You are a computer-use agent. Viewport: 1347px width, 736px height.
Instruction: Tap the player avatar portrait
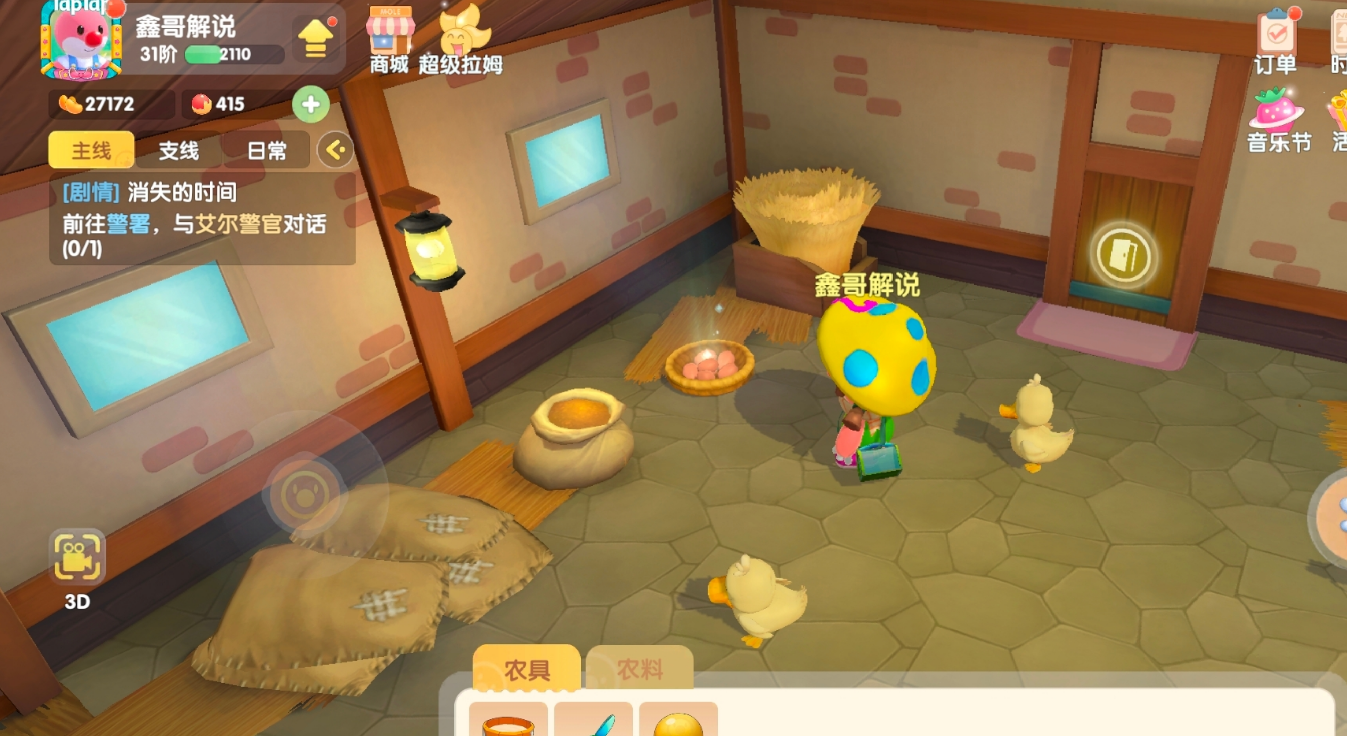(80, 40)
